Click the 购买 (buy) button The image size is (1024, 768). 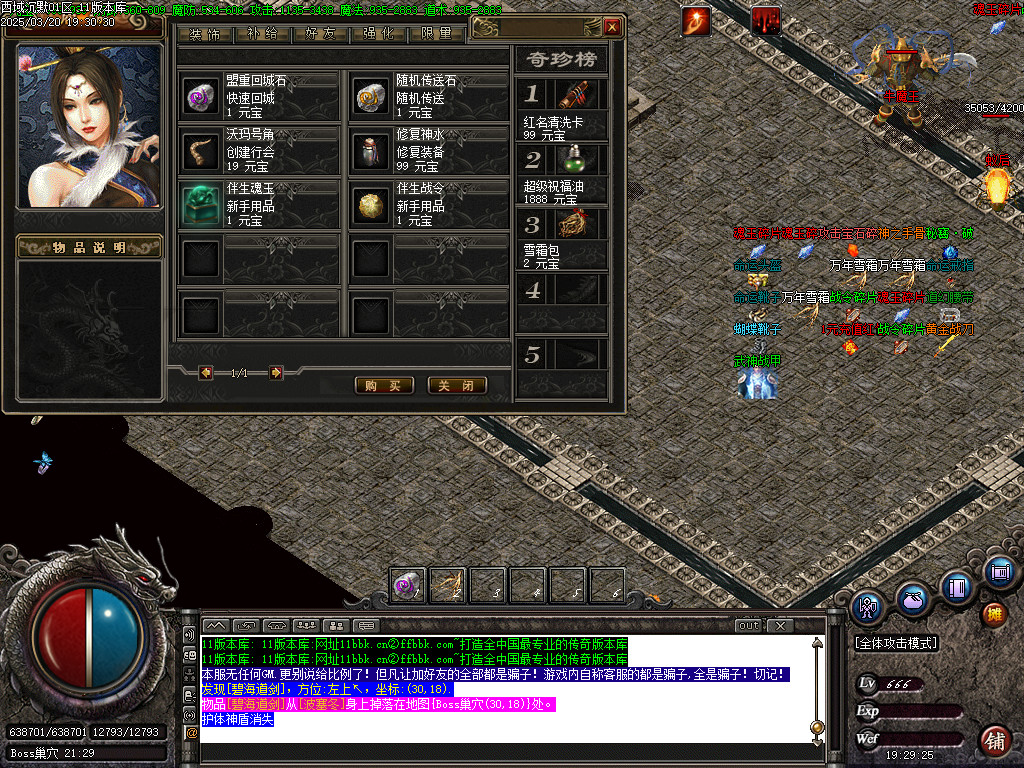pyautogui.click(x=384, y=385)
